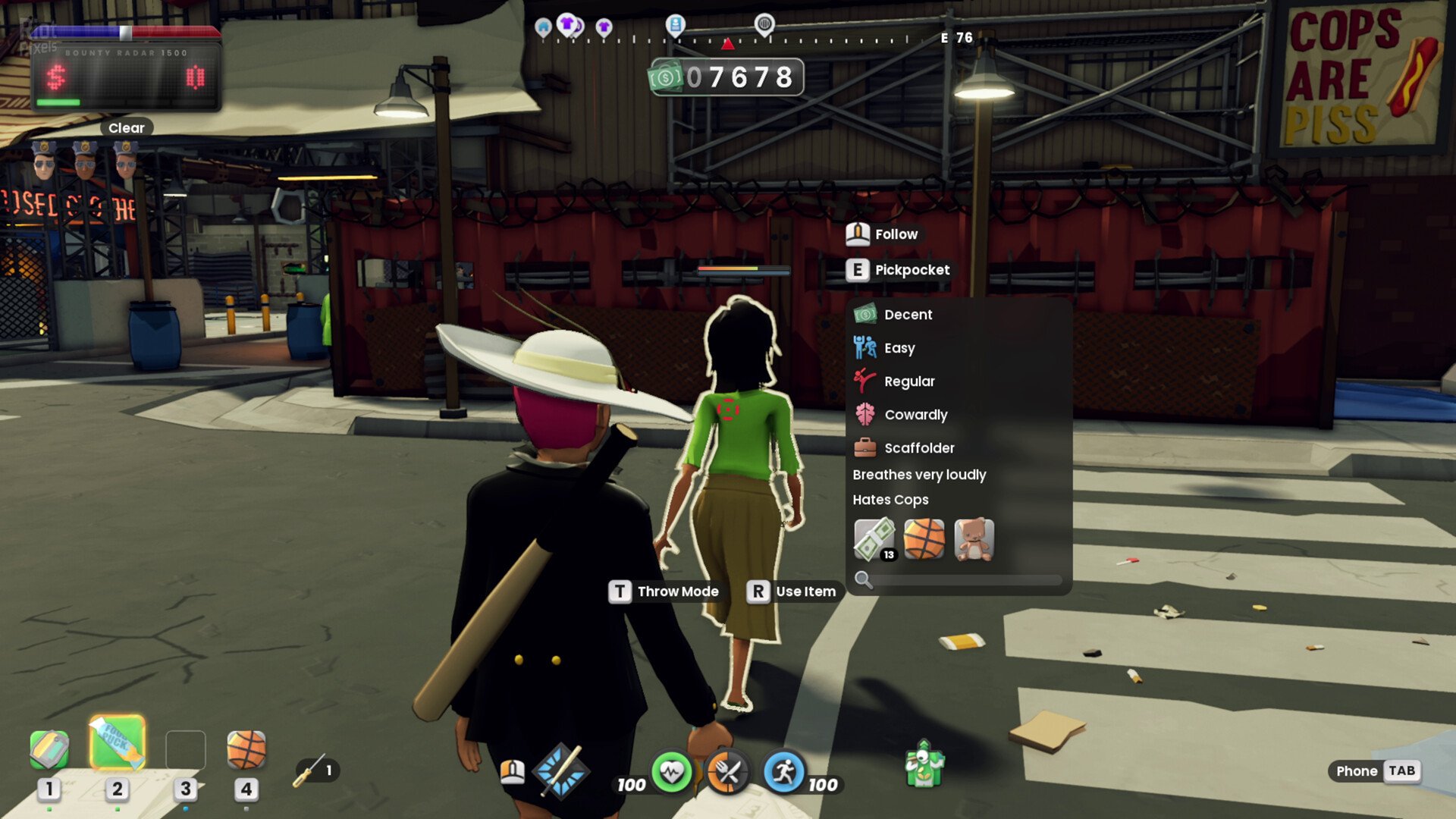
Task: Select the green tag item in hotbar slot 1
Action: [x=49, y=749]
